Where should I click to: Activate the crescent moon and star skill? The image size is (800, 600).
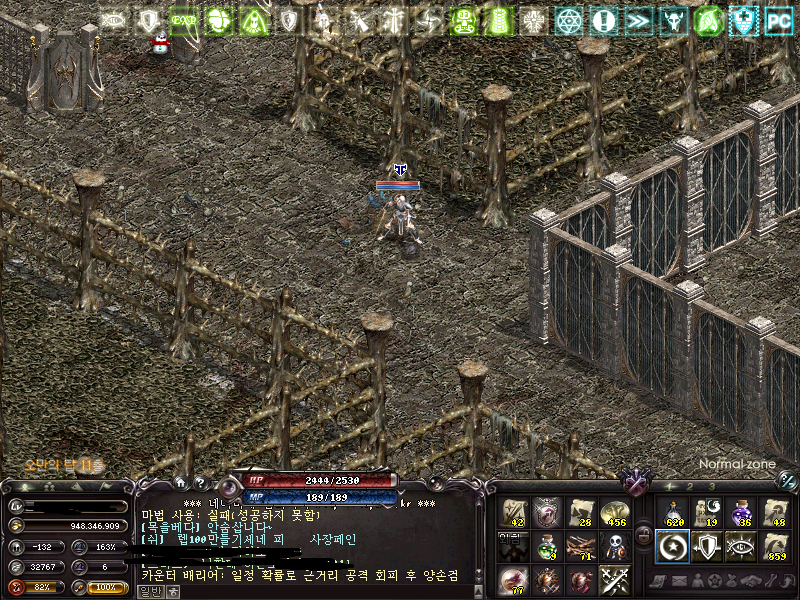[672, 547]
